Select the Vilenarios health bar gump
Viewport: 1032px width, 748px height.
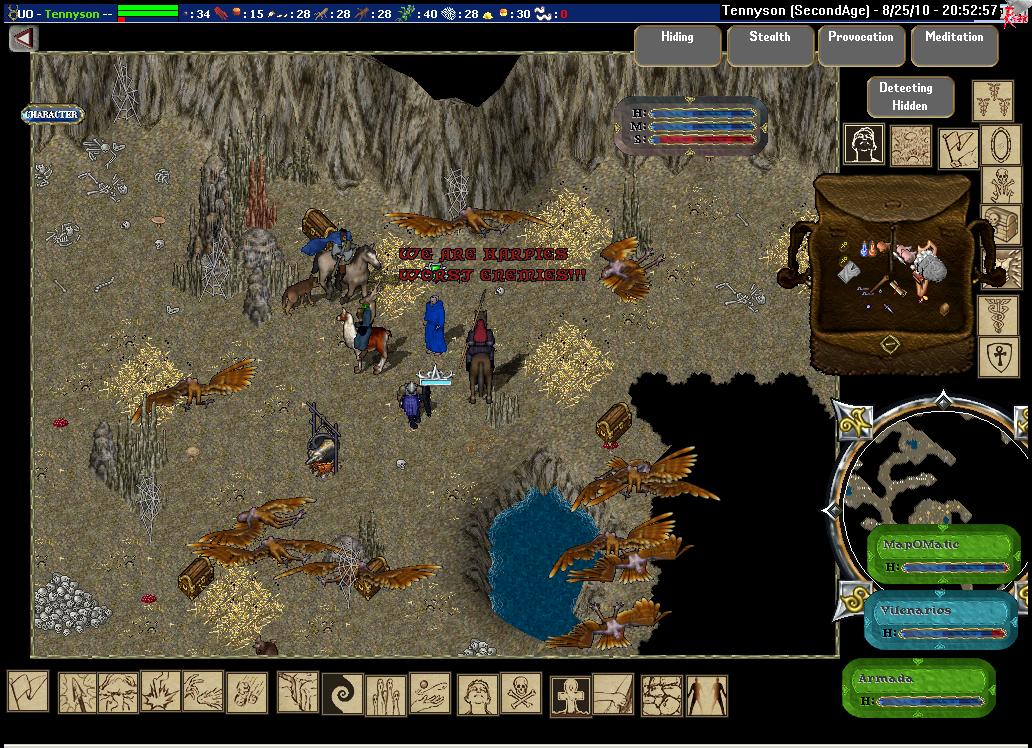tap(939, 620)
